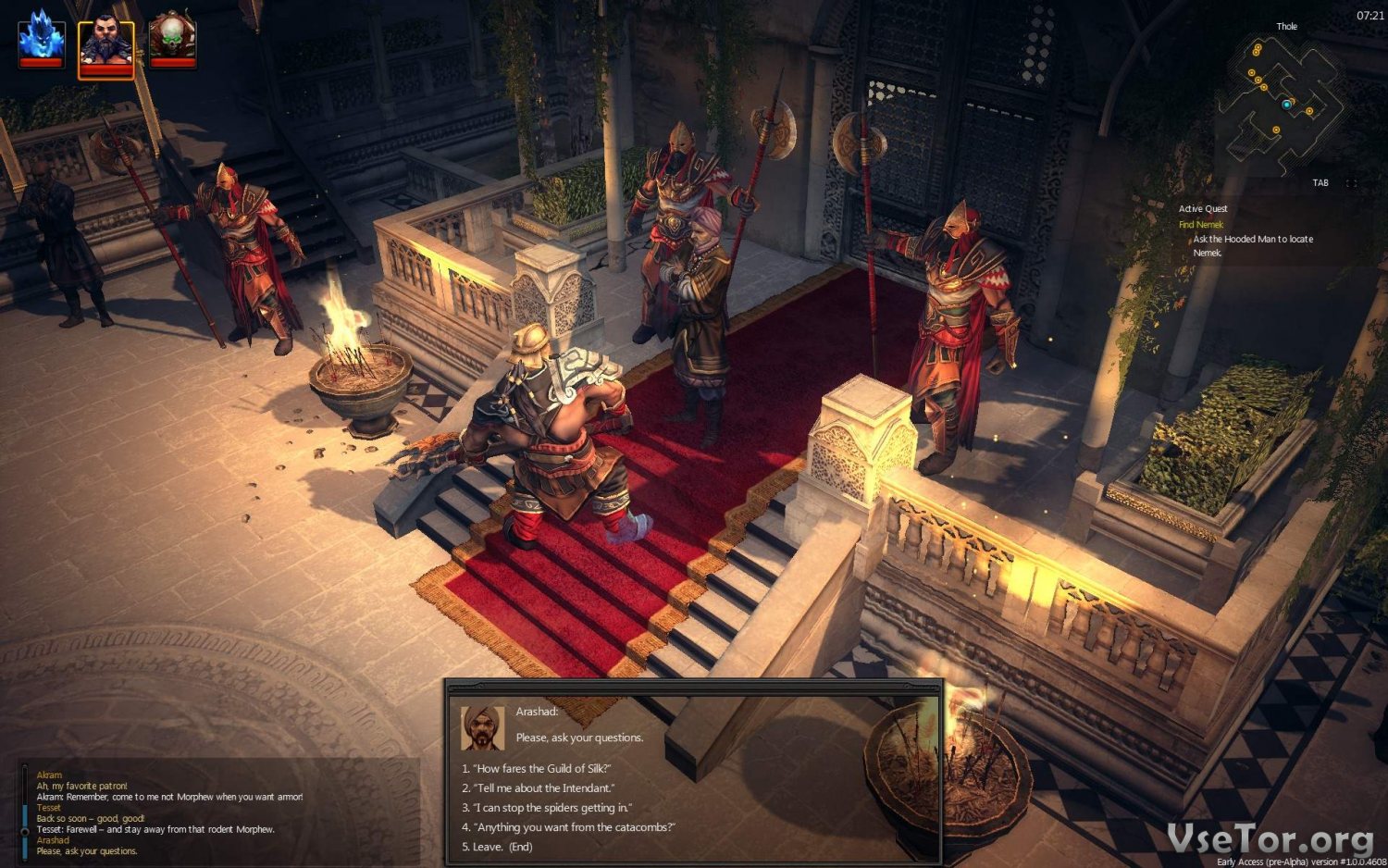Pick "Anything you want from the catacombs?" option
This screenshot has height=868, width=1388.
coord(569,827)
